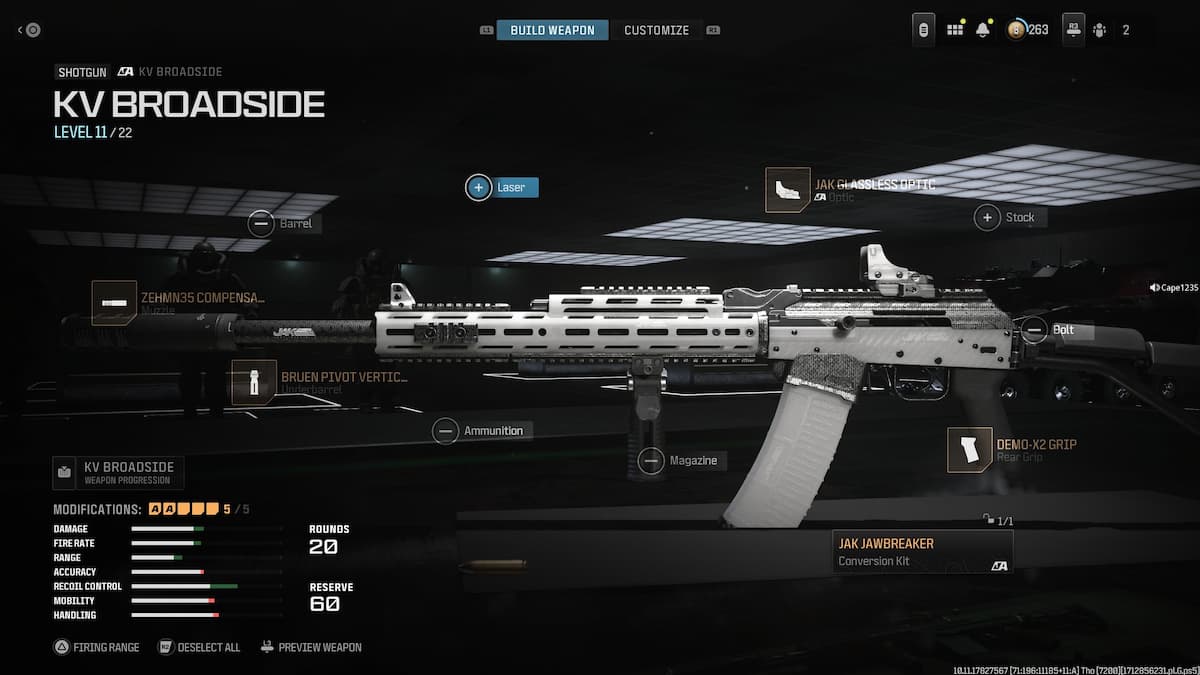
Task: Deselect all attachments
Action: click(x=200, y=647)
